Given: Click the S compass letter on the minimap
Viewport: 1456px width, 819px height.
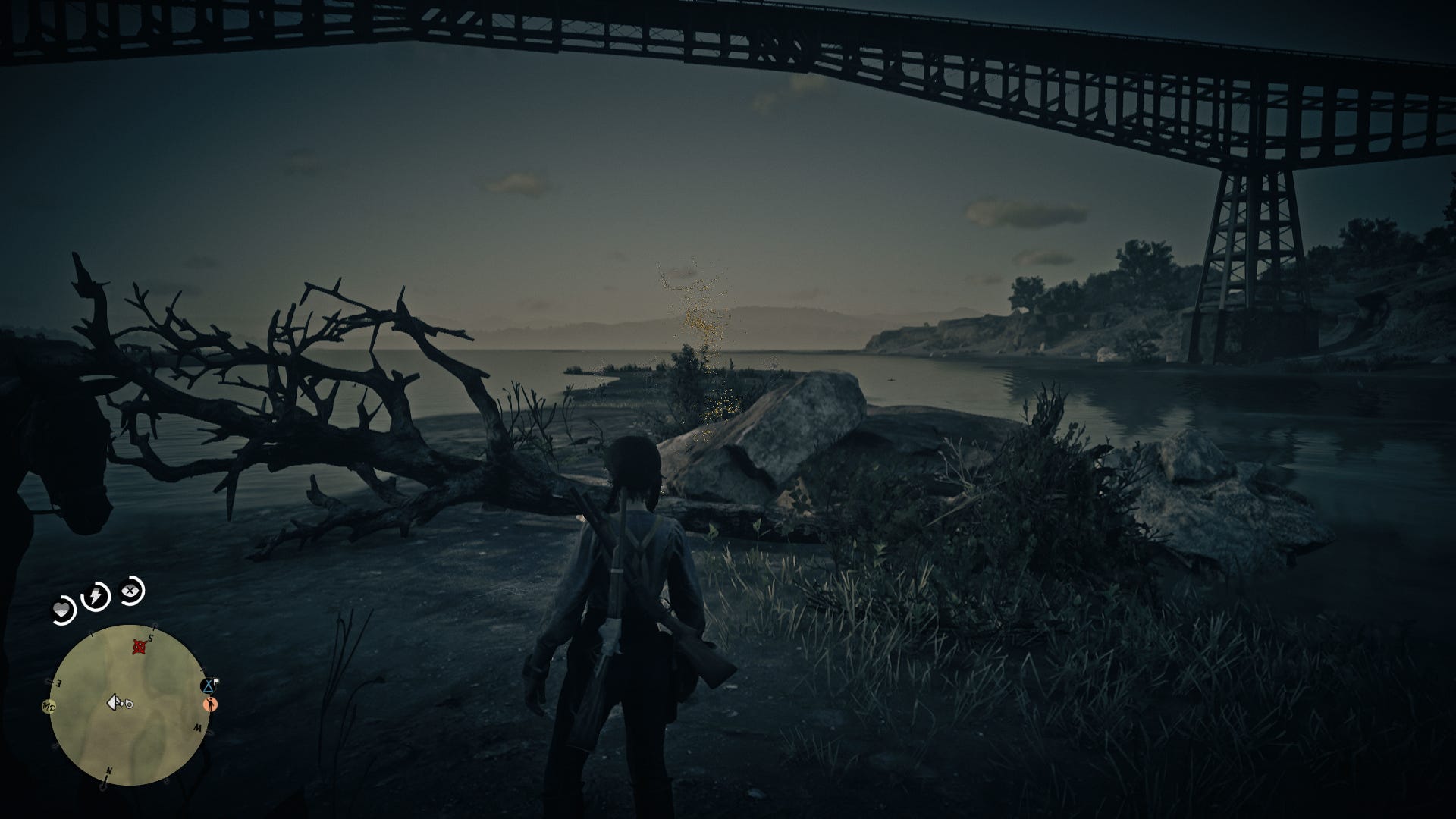Looking at the screenshot, I should pos(150,637).
